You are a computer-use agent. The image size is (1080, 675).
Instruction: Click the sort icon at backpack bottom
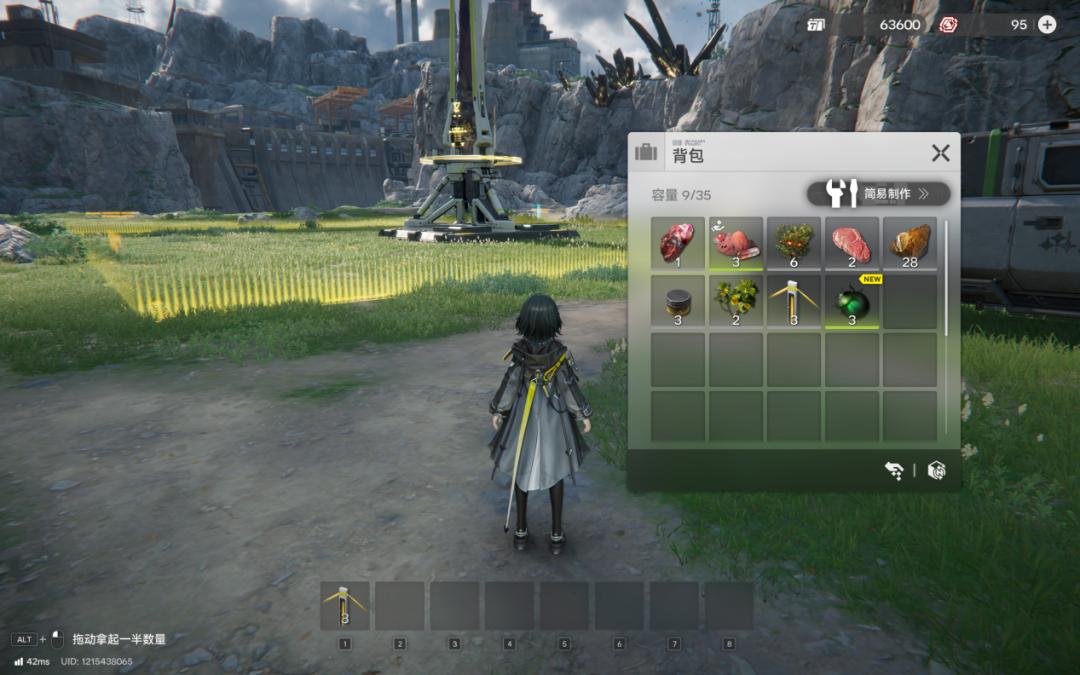(x=894, y=470)
